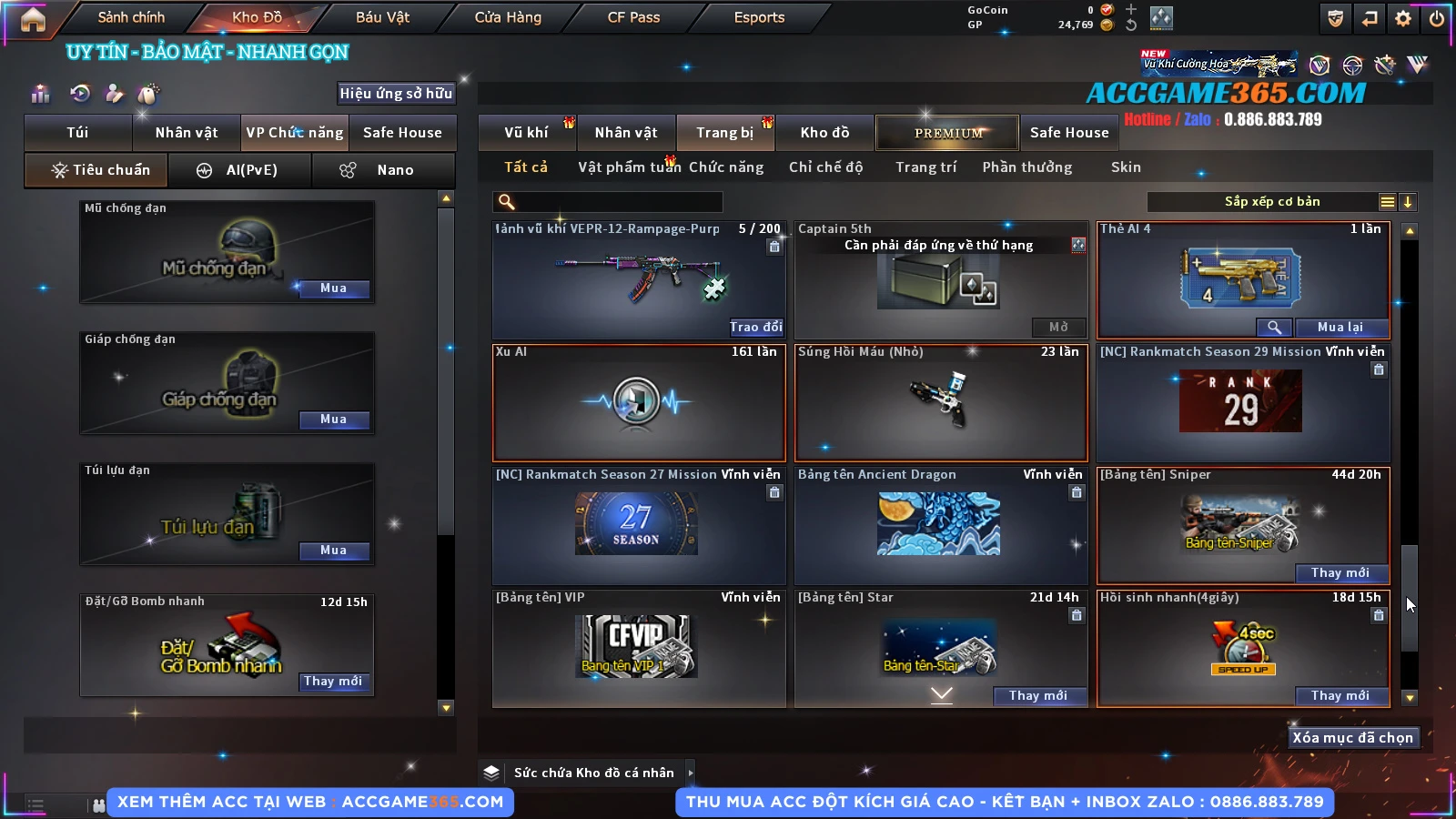This screenshot has width=1456, height=819.
Task: Switch to the AI(PvE) loadout tab
Action: [x=241, y=170]
